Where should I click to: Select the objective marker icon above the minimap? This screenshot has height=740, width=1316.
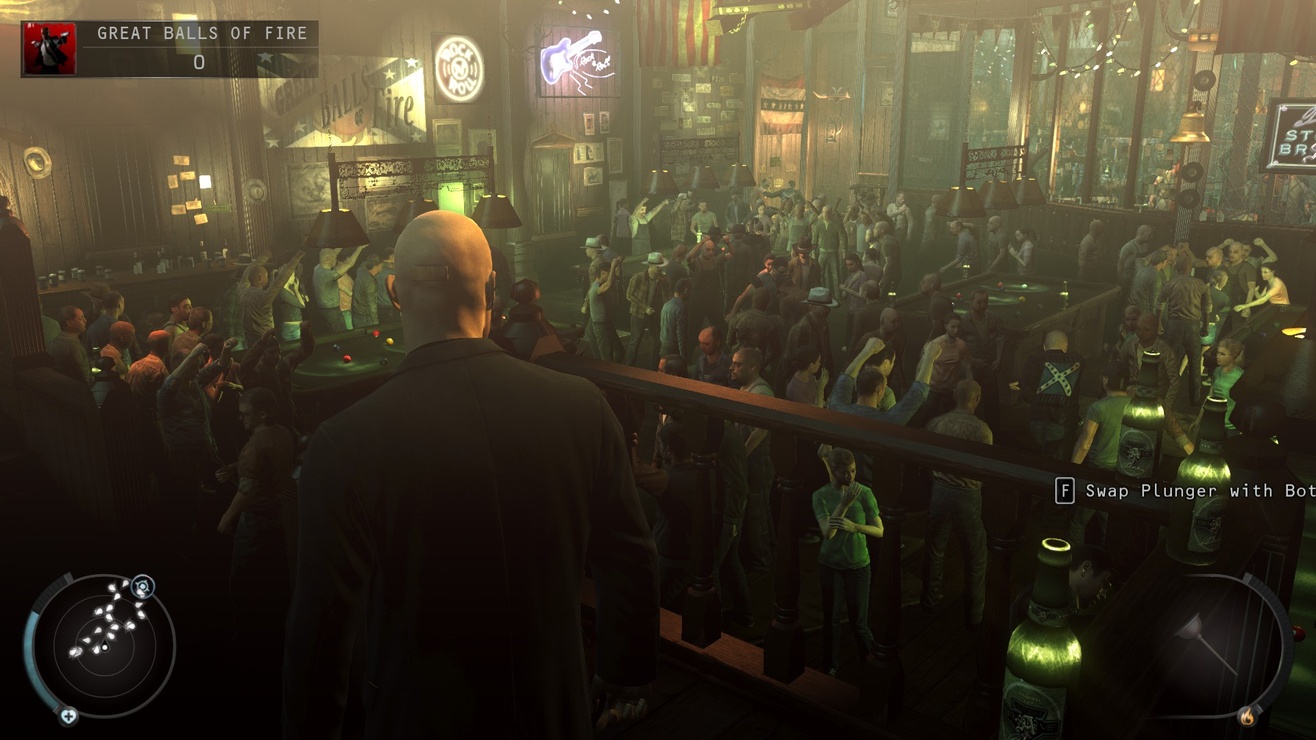pyautogui.click(x=142, y=586)
